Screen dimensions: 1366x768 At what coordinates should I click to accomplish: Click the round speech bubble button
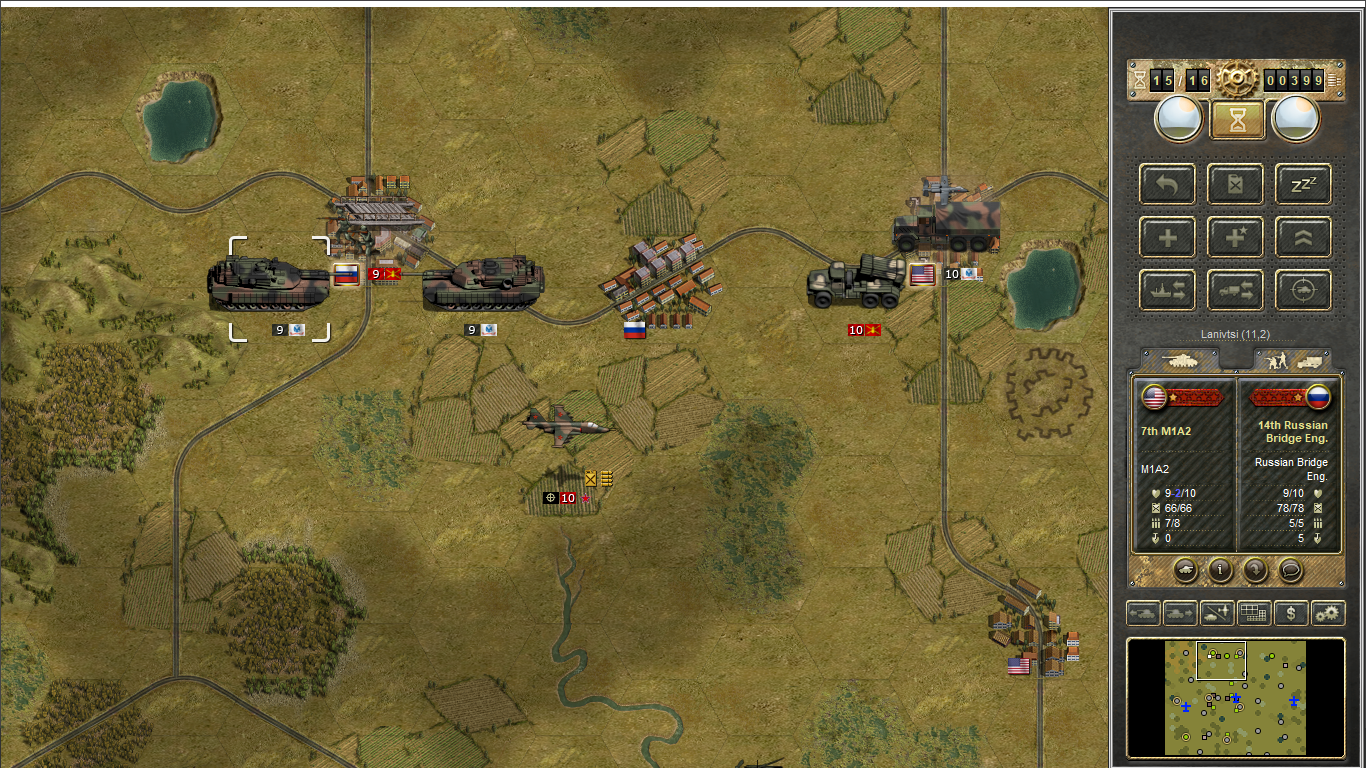point(1291,570)
